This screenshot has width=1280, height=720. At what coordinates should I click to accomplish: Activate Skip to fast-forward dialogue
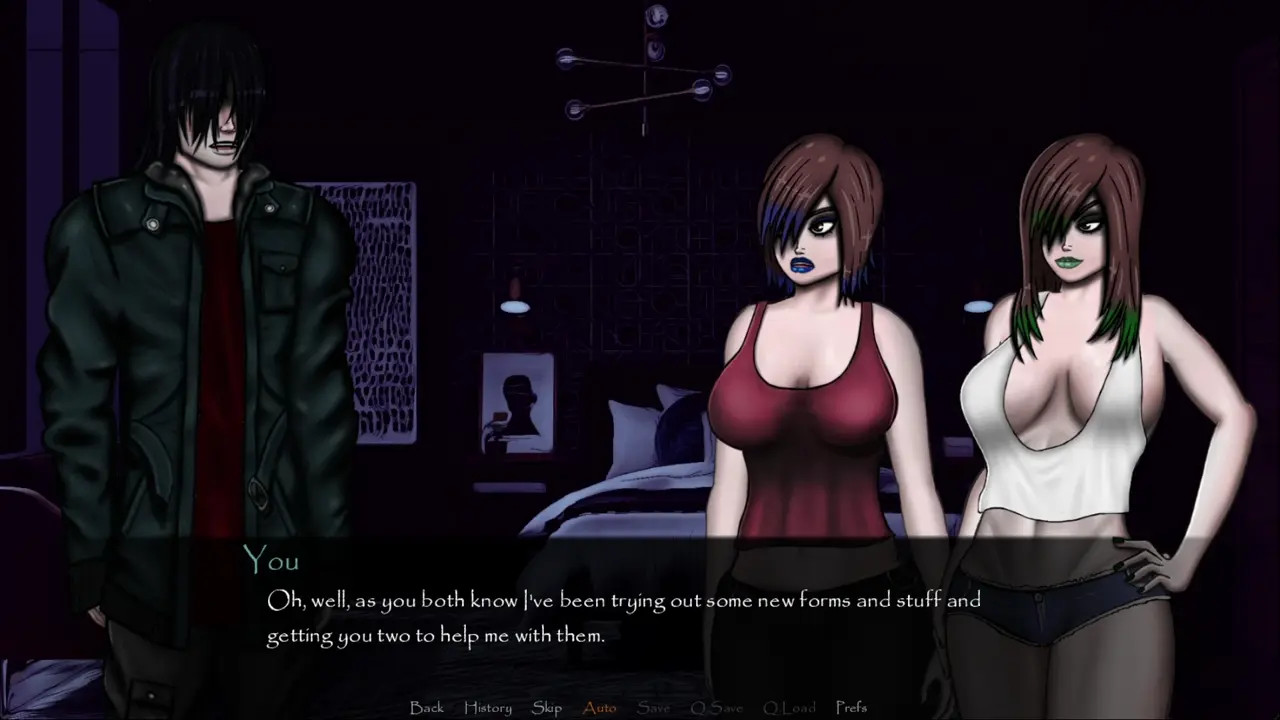(x=547, y=707)
